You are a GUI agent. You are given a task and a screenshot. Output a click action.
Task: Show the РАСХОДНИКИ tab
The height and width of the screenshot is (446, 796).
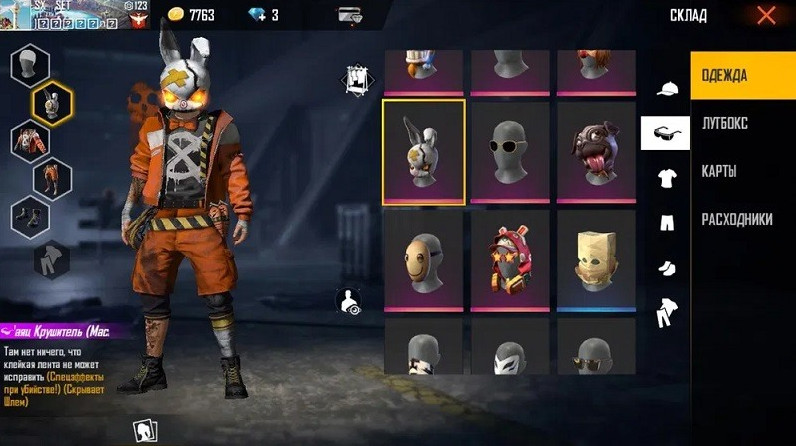click(742, 219)
